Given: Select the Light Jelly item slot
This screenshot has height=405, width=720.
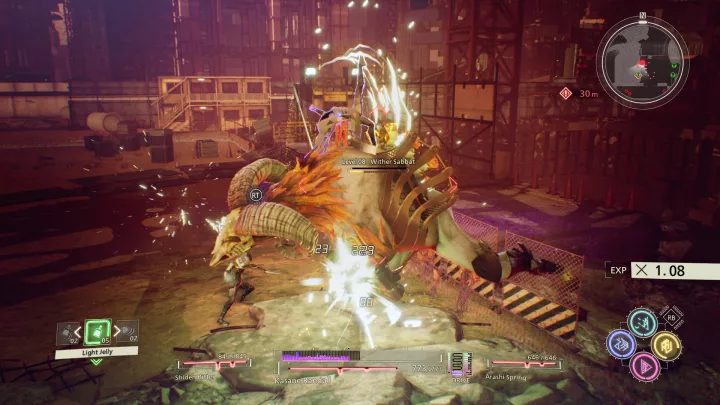Looking at the screenshot, I should click(x=97, y=332).
